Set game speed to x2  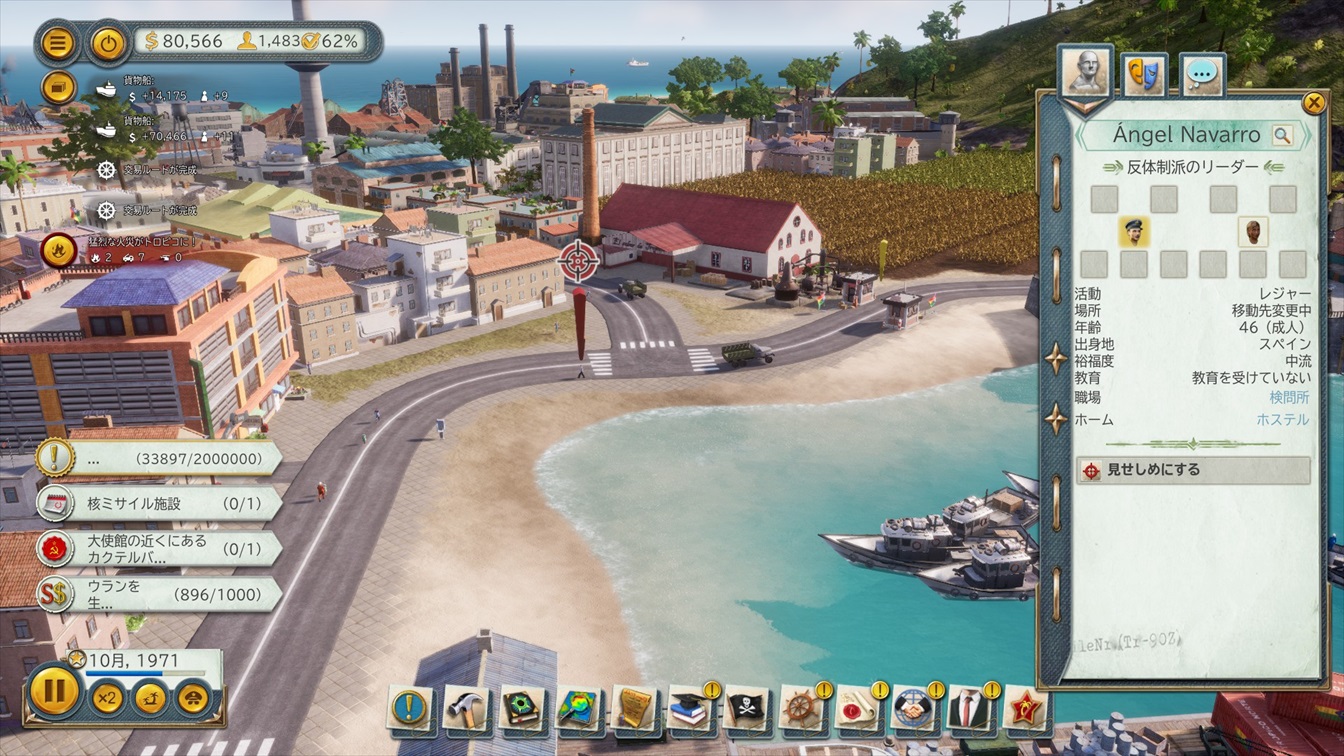[x=107, y=696]
